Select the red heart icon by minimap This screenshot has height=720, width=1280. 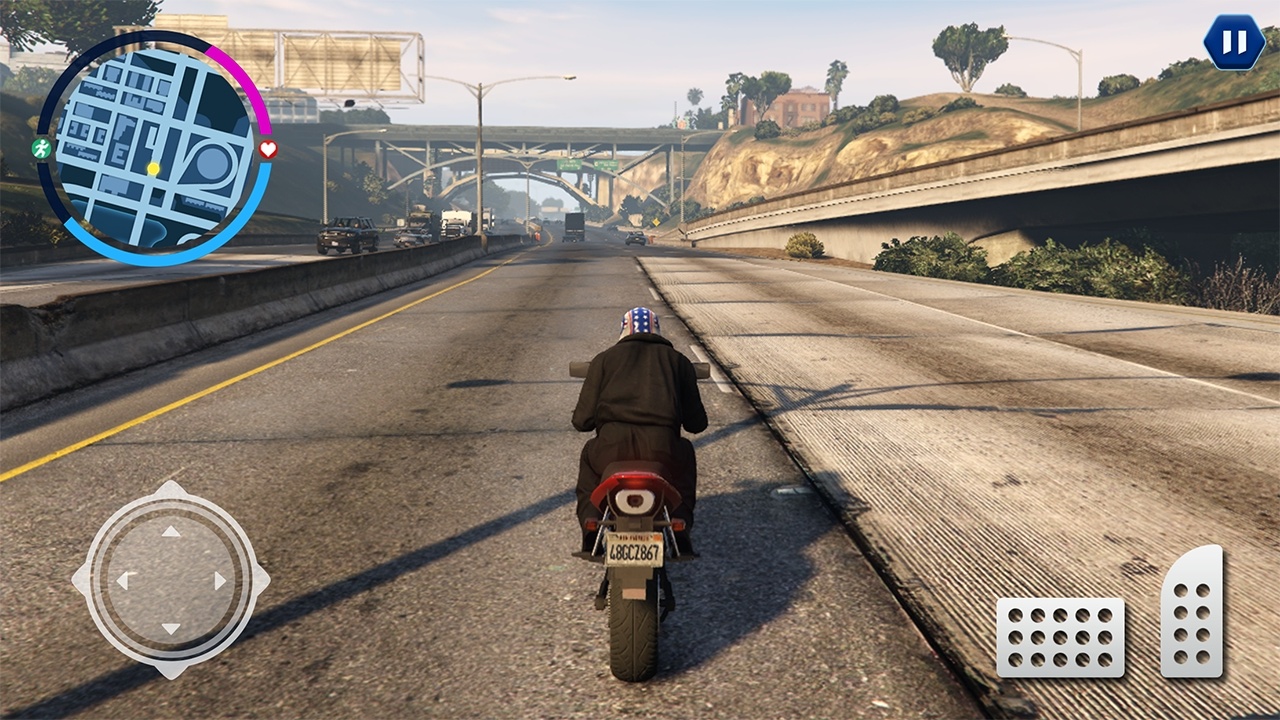tap(268, 150)
